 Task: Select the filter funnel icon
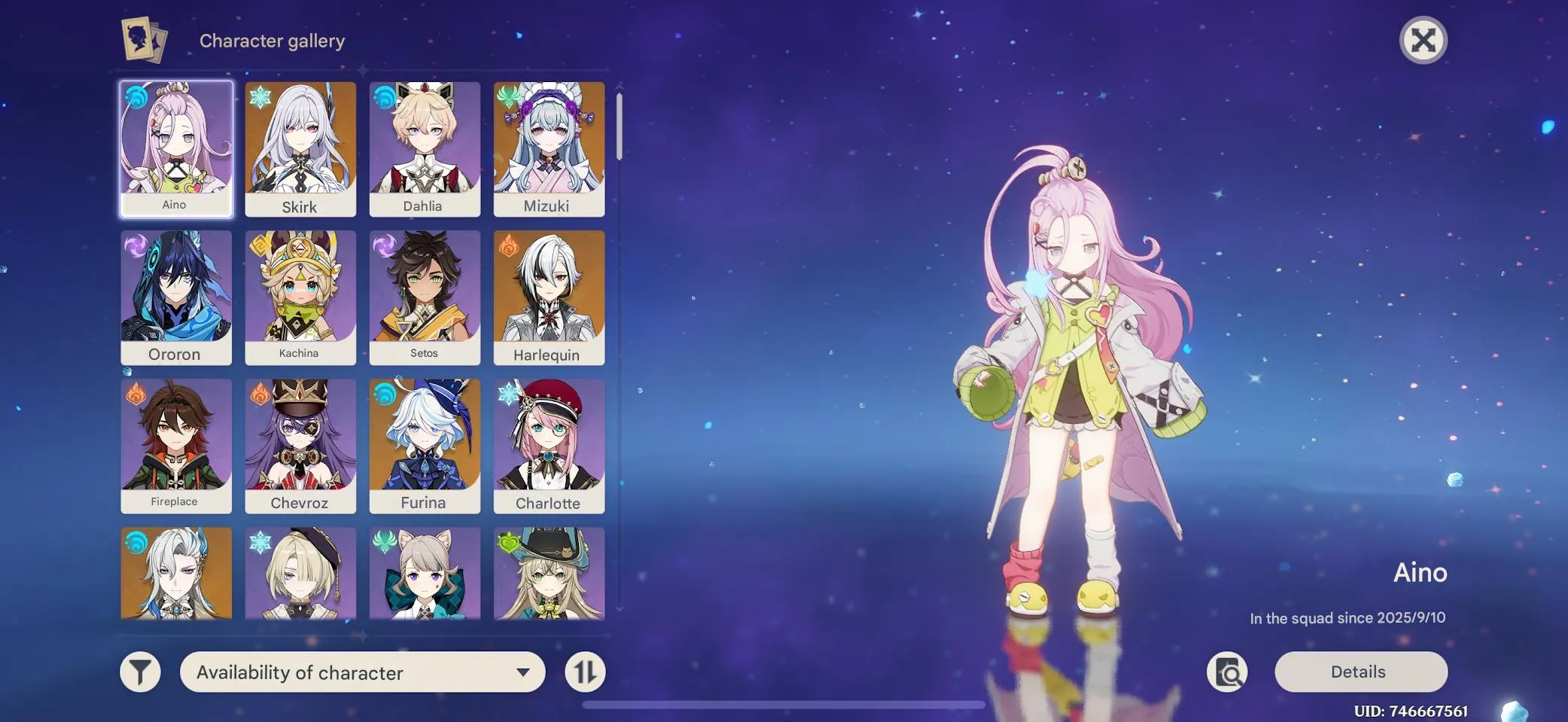click(x=142, y=672)
